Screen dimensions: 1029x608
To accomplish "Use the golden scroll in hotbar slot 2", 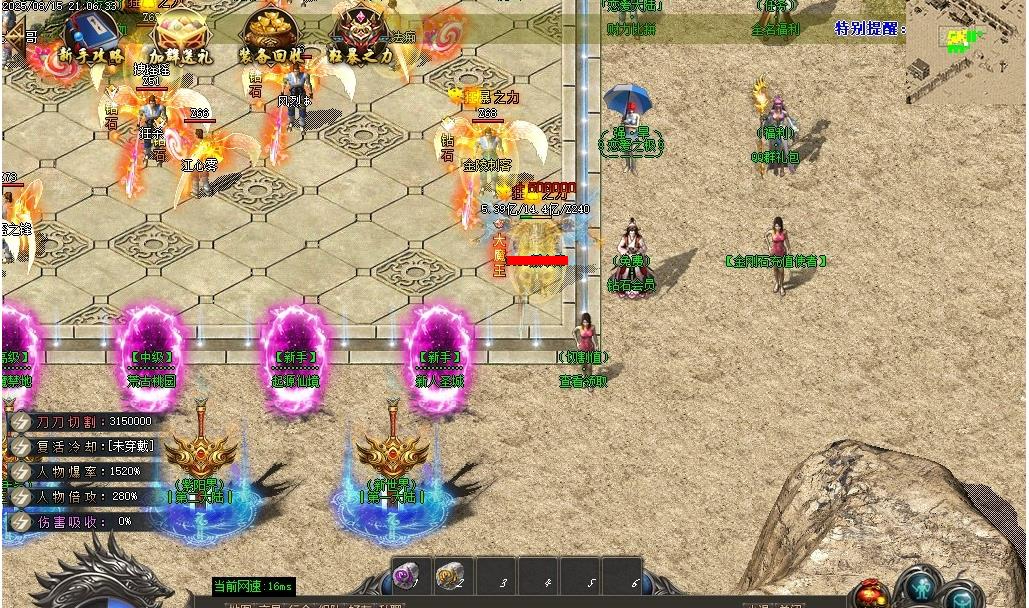I will (450, 576).
